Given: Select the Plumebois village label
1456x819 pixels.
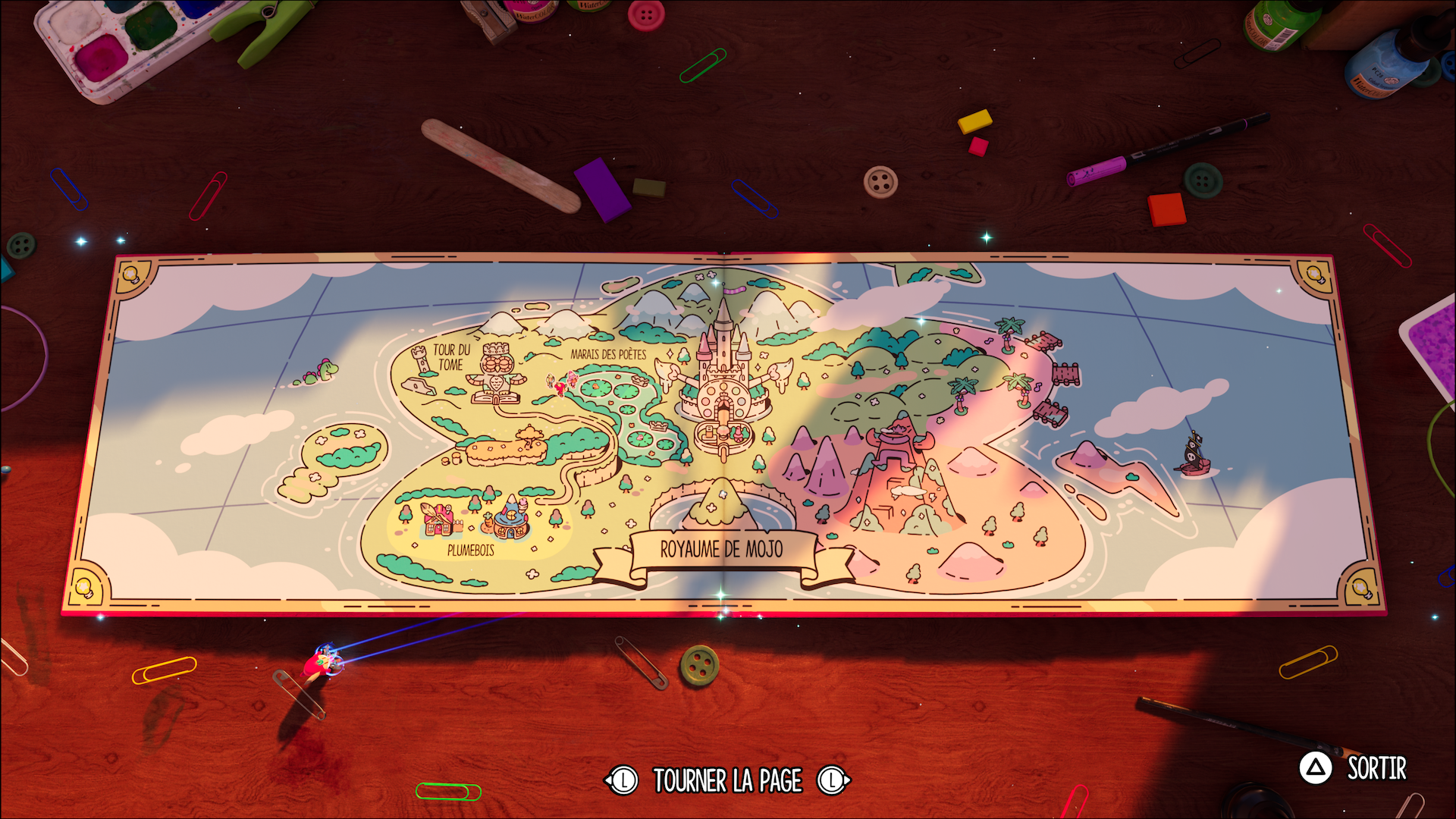Looking at the screenshot, I should pyautogui.click(x=470, y=550).
